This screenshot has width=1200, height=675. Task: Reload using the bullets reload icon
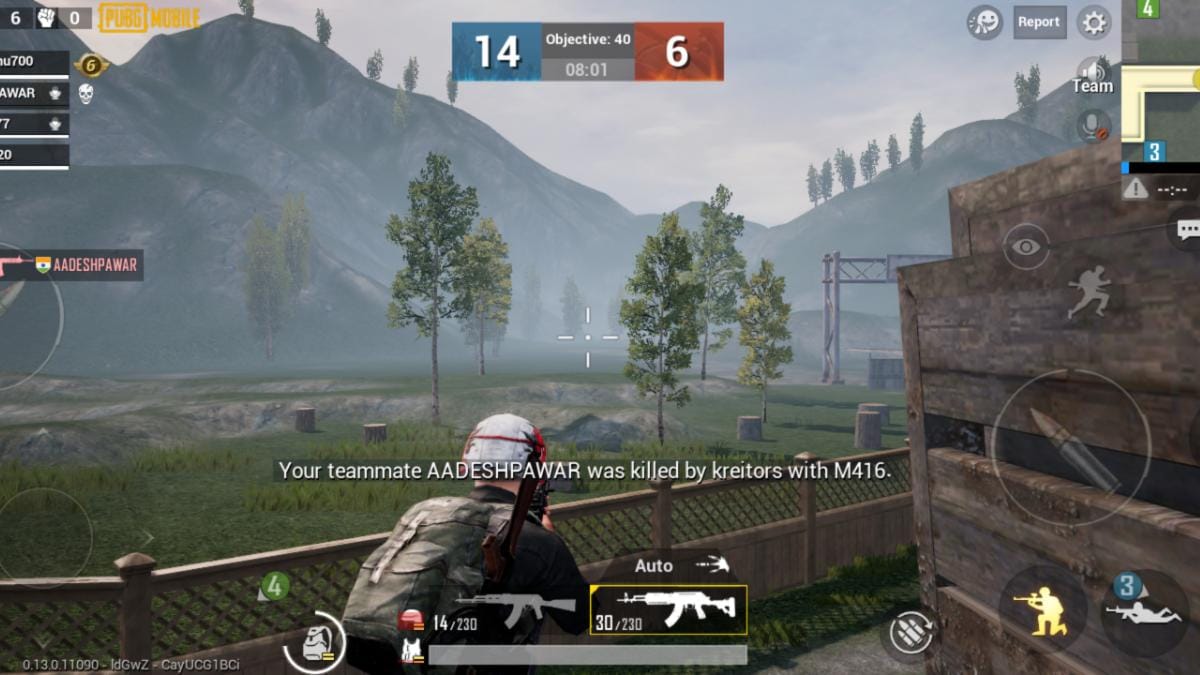pos(911,633)
